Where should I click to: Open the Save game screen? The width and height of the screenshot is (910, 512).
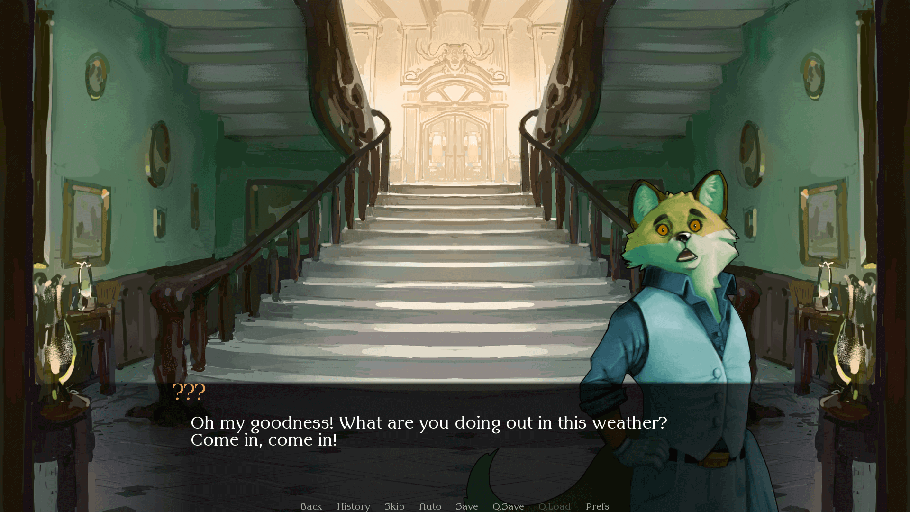click(x=466, y=506)
